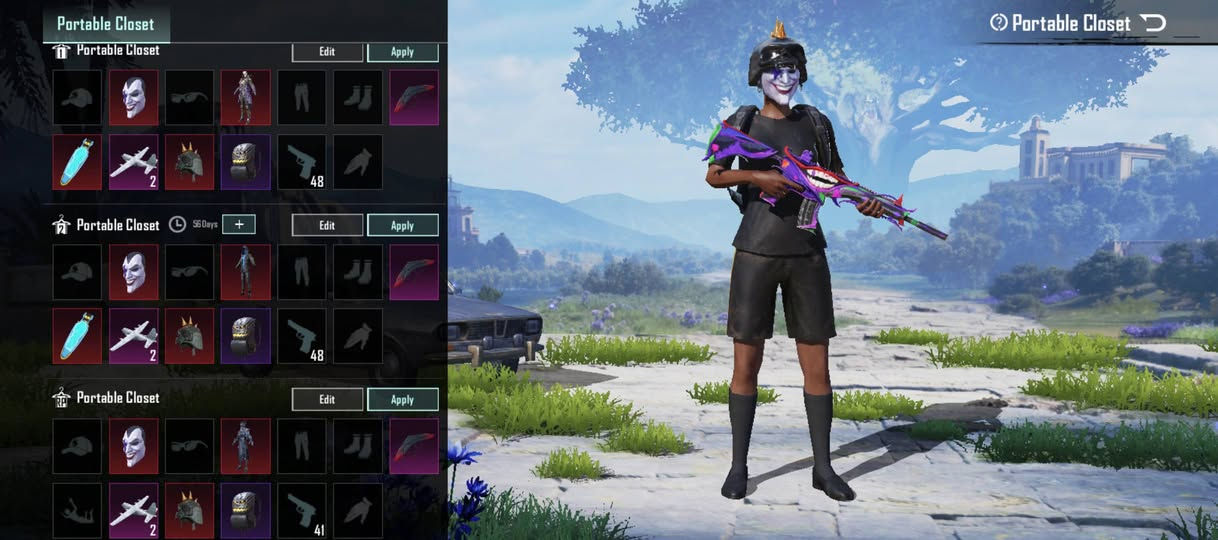Choose the backpack skin slot in closet 3
Viewport: 1218px width, 540px height.
[246, 508]
